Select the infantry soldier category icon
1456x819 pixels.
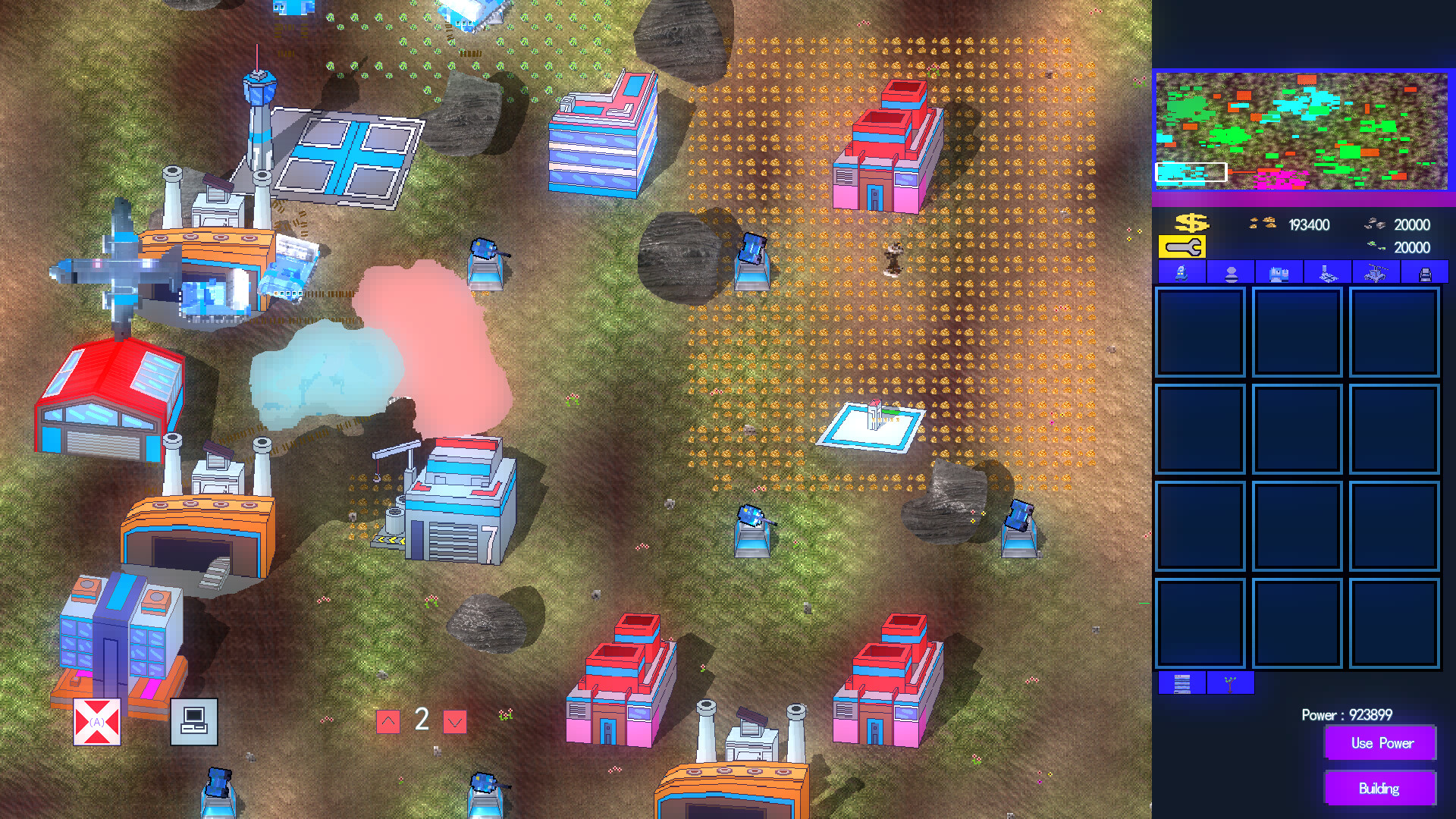pos(1230,275)
